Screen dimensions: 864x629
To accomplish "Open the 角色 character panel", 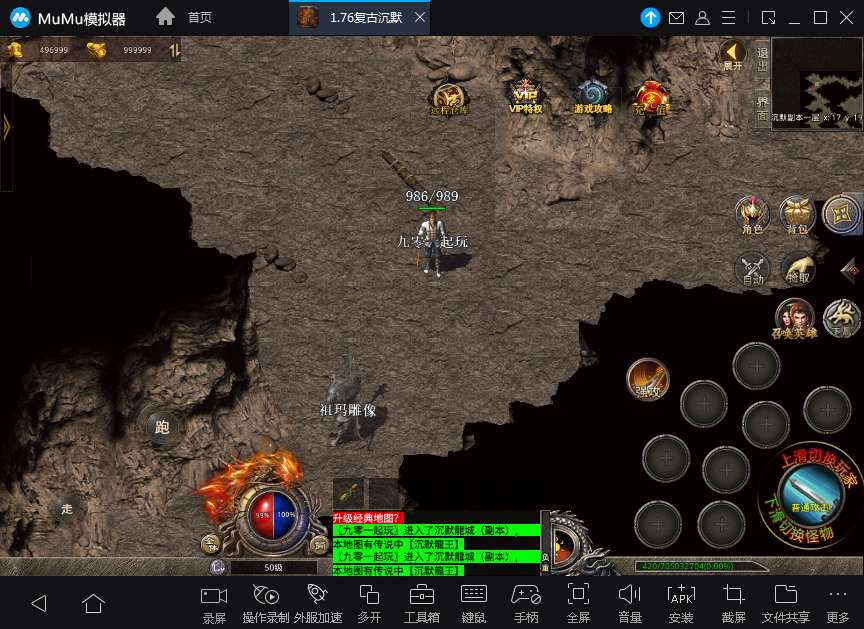I will coord(752,214).
